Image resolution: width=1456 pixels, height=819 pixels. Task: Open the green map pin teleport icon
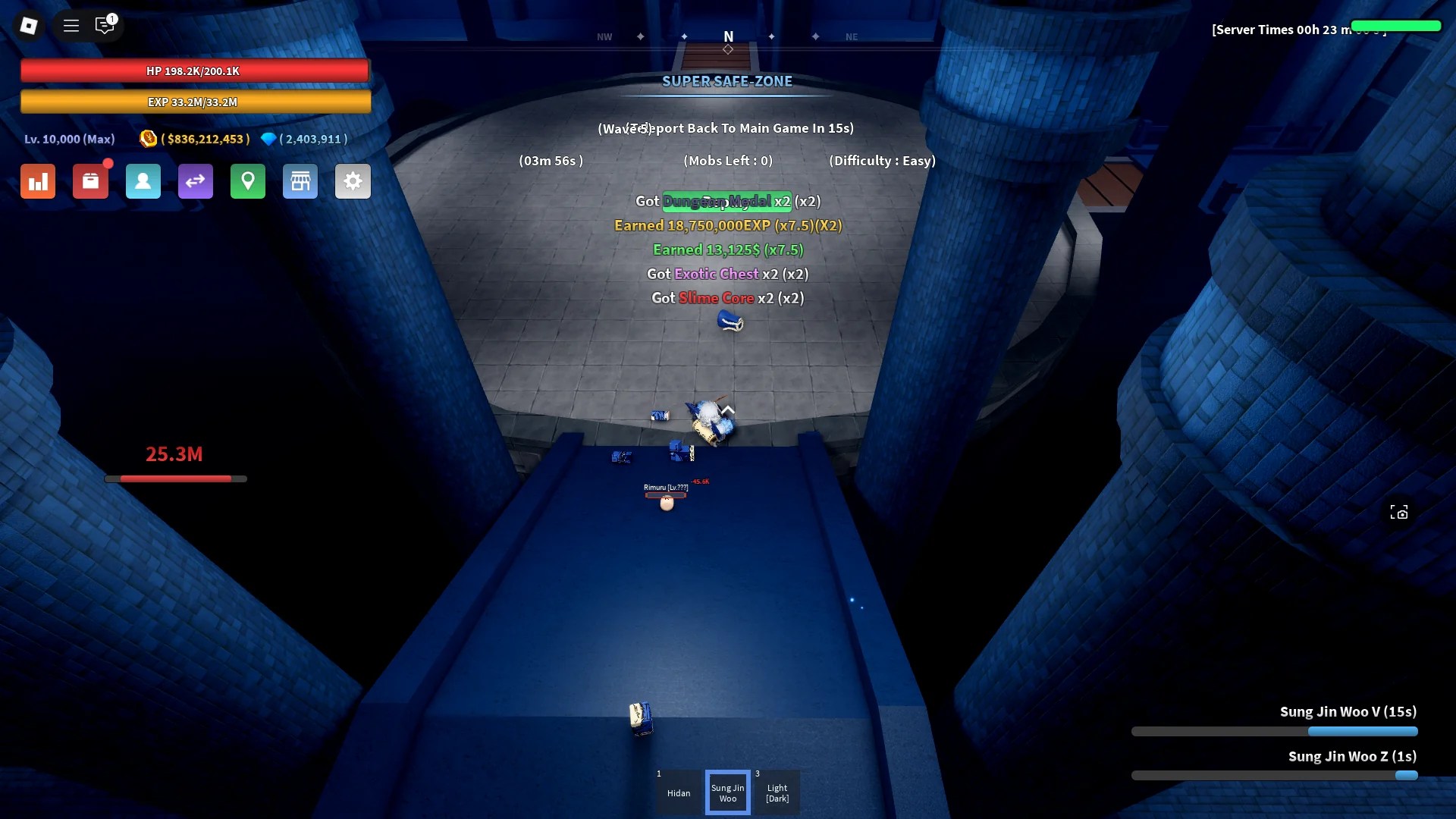(x=248, y=181)
